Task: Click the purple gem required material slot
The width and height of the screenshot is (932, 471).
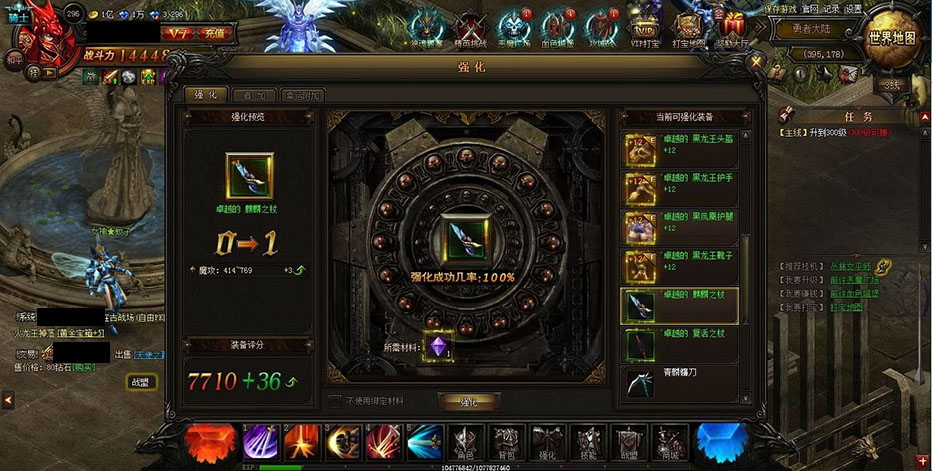Action: point(437,345)
